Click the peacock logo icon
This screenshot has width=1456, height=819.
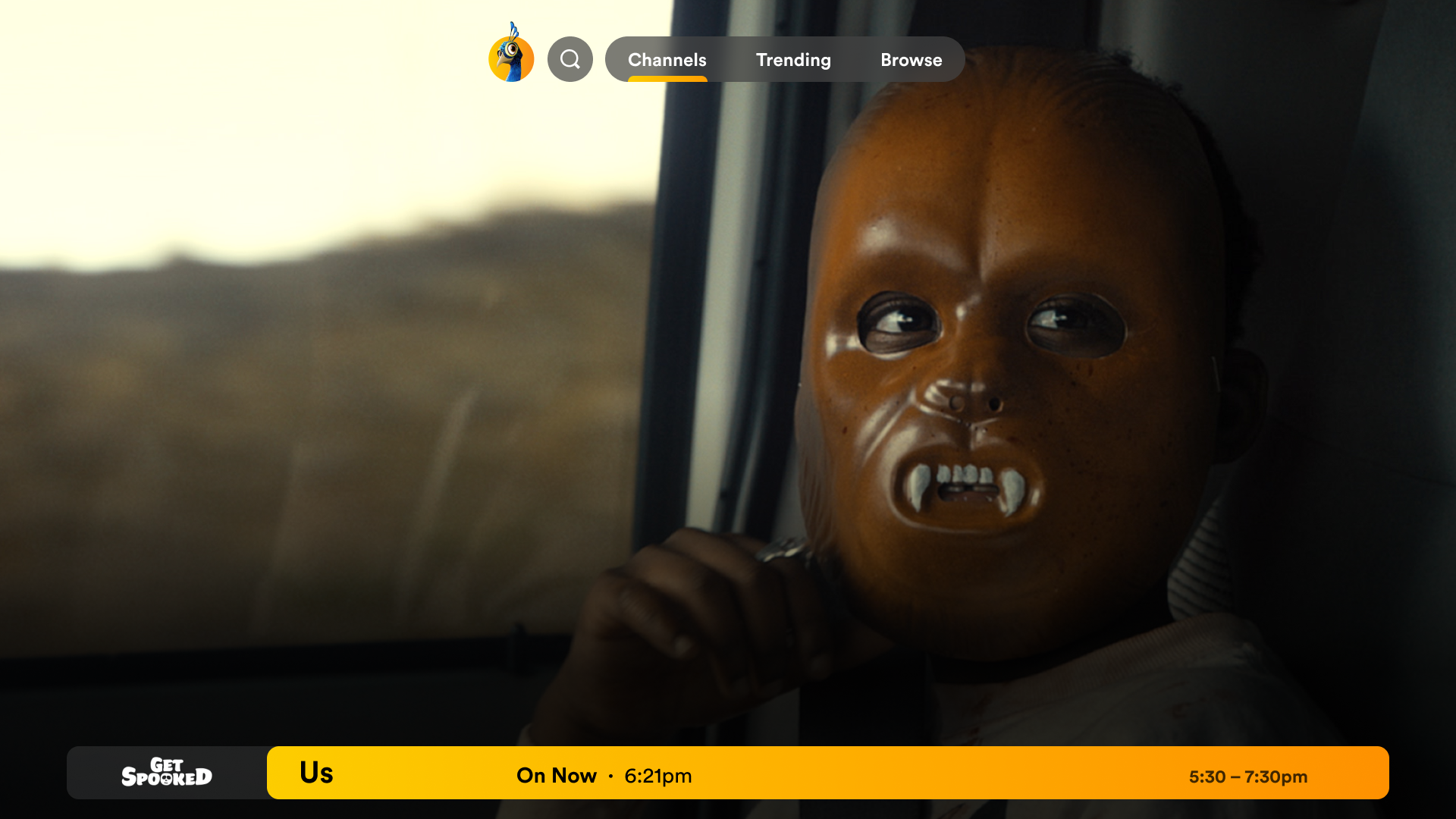511,55
